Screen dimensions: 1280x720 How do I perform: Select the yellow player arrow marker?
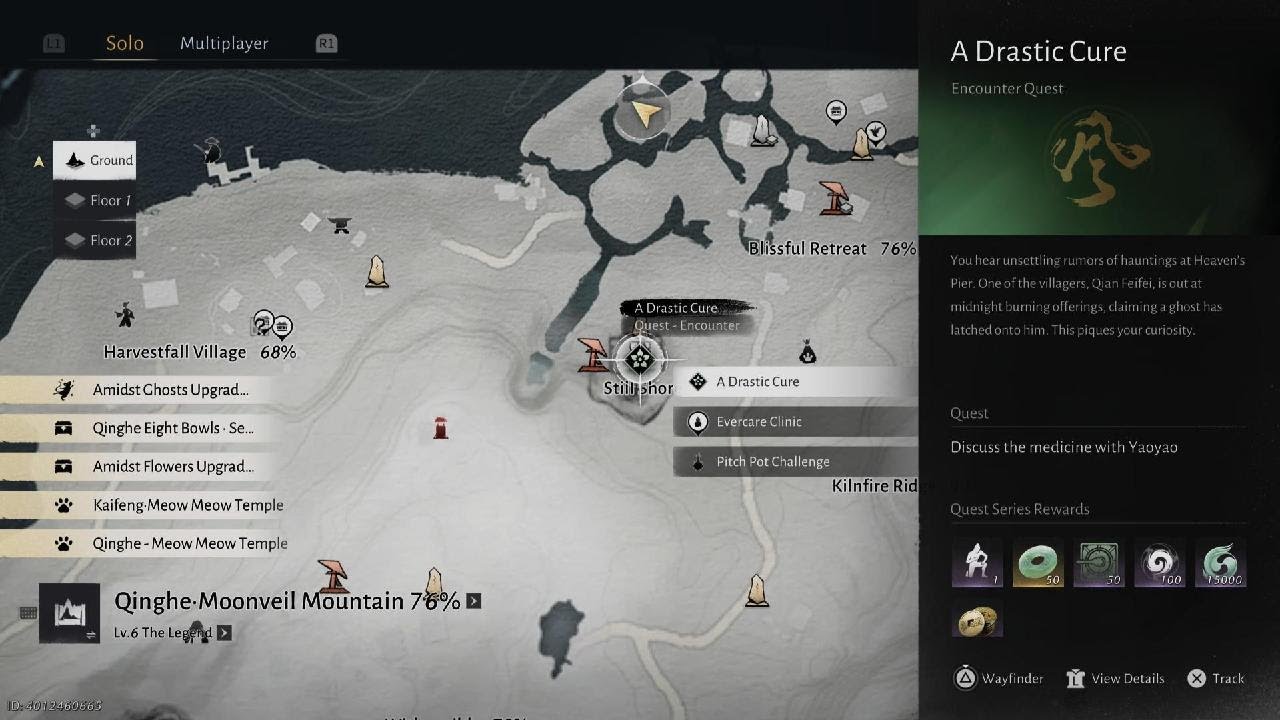click(x=645, y=114)
